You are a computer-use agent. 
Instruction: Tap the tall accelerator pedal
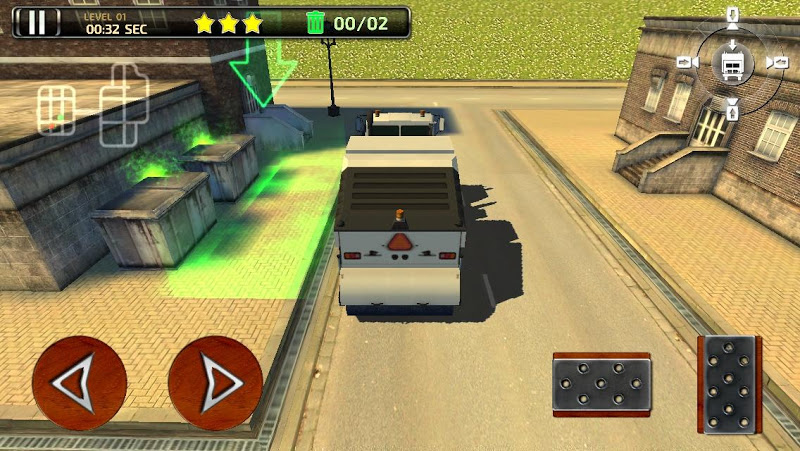click(729, 383)
